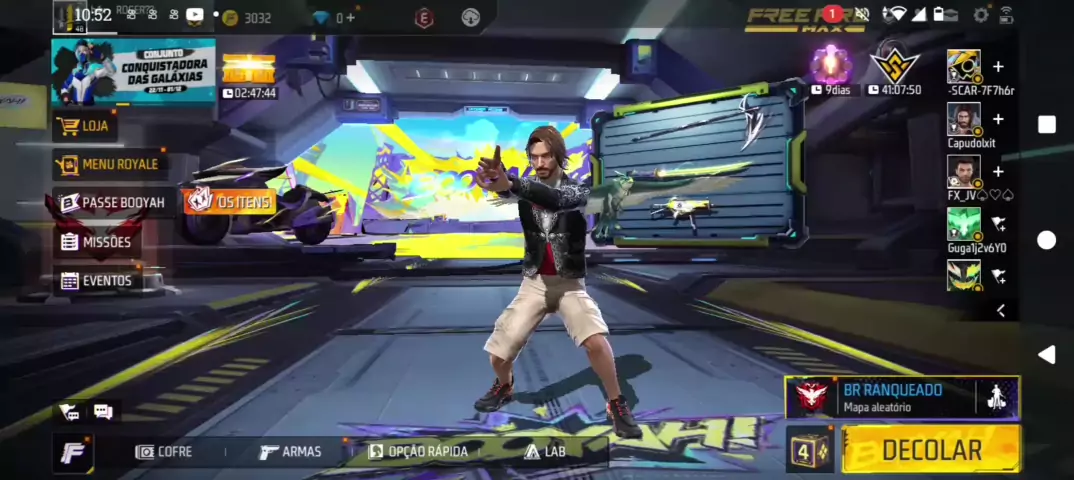Collapse the friends list arrow
This screenshot has width=1074, height=480.
coord(1001,312)
